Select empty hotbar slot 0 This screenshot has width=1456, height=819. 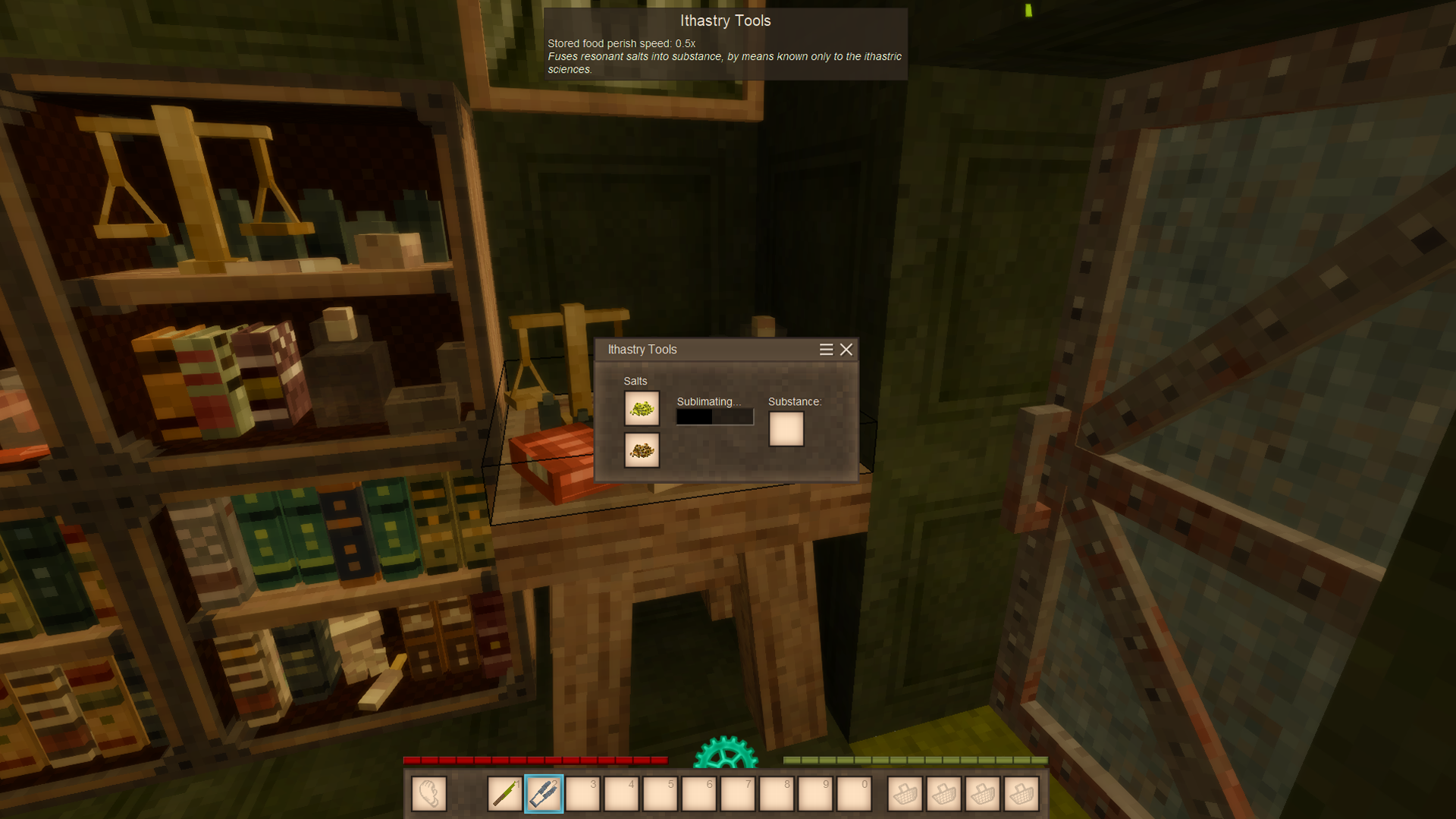coord(854,794)
